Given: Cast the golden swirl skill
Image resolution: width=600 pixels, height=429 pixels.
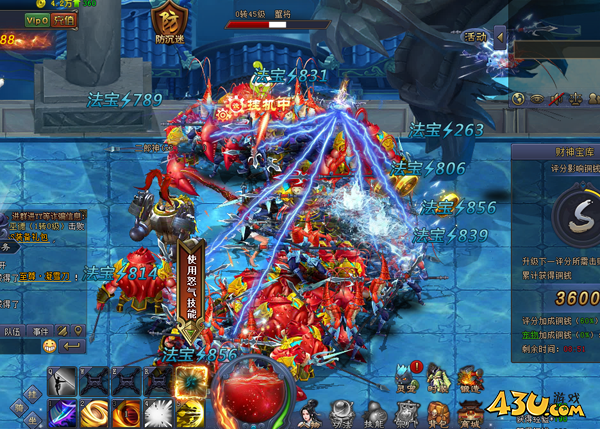Looking at the screenshot, I should pos(93,412).
